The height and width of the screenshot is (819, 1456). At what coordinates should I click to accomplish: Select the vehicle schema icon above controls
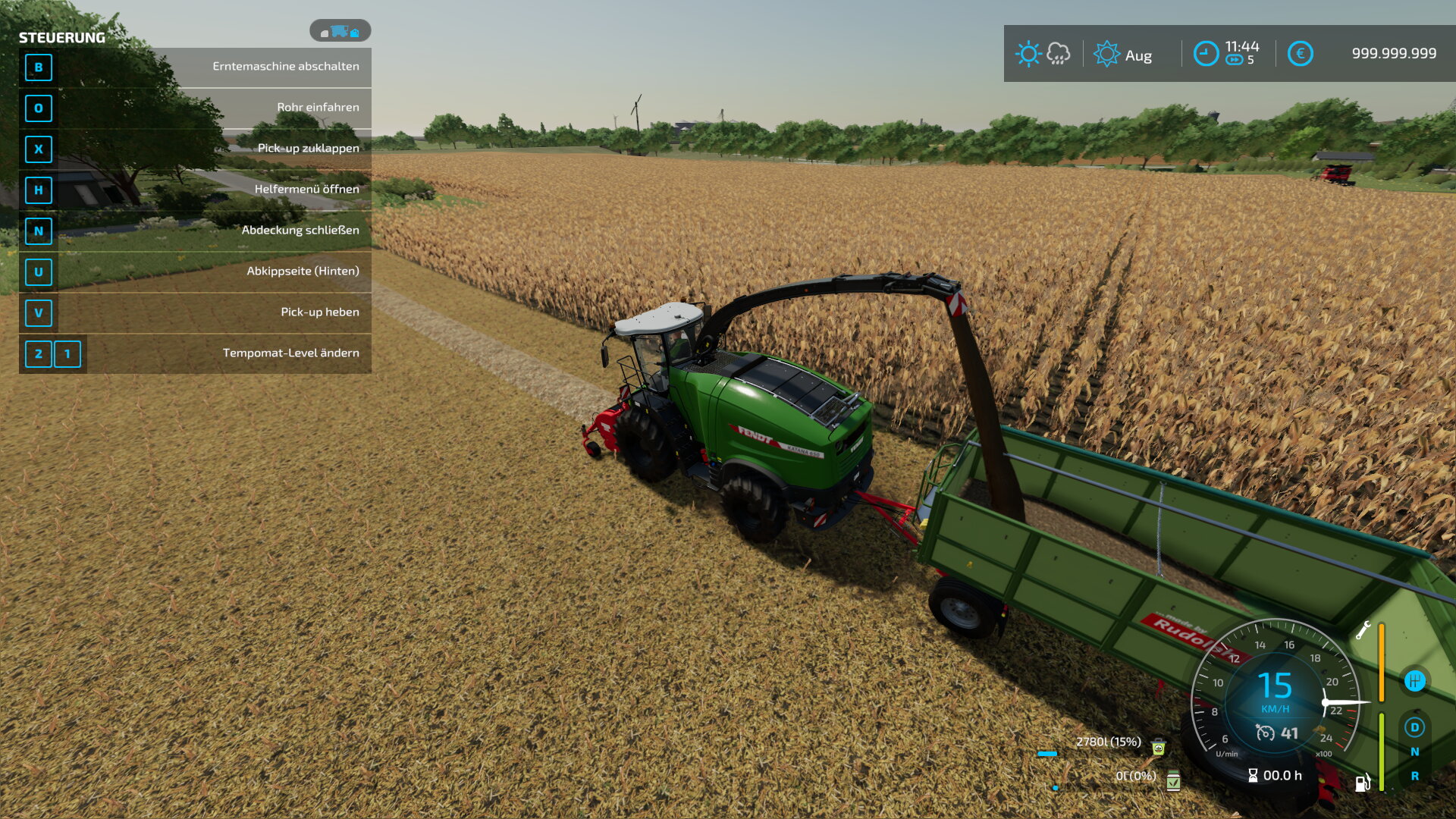[340, 31]
